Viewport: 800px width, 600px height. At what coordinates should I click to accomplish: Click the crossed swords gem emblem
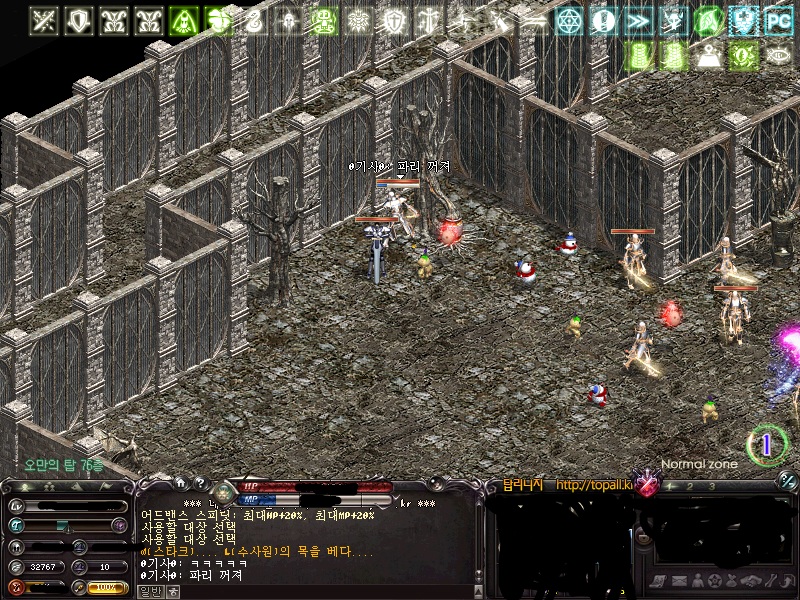[647, 486]
